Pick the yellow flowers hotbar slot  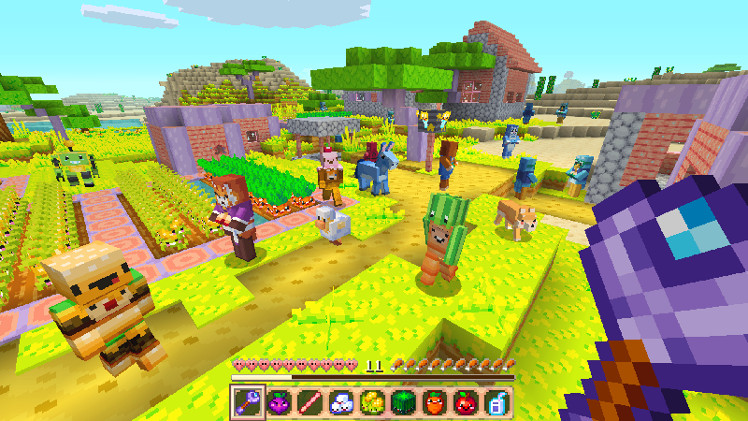pyautogui.click(x=372, y=401)
